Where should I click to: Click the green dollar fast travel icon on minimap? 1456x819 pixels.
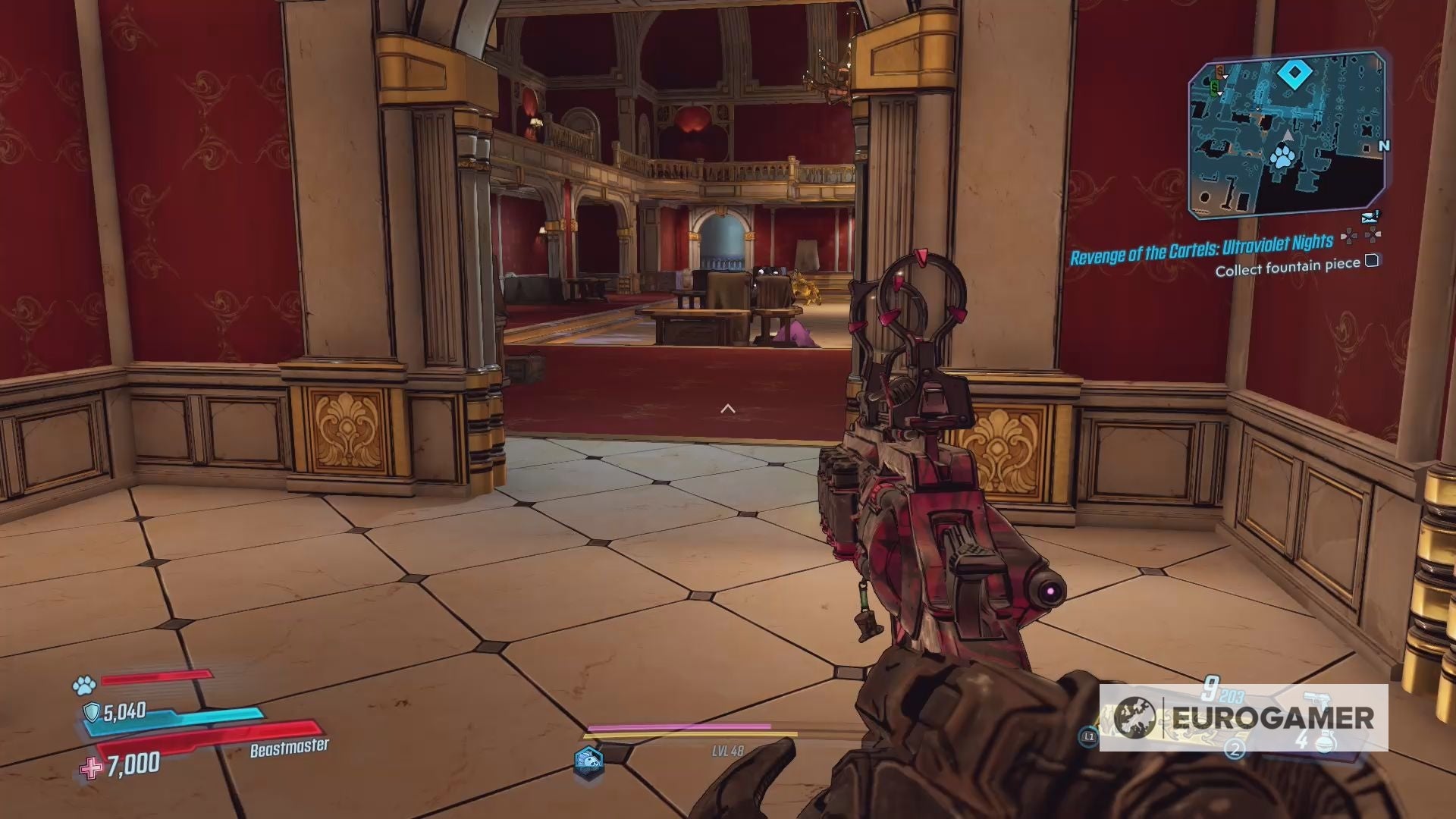pyautogui.click(x=1213, y=86)
